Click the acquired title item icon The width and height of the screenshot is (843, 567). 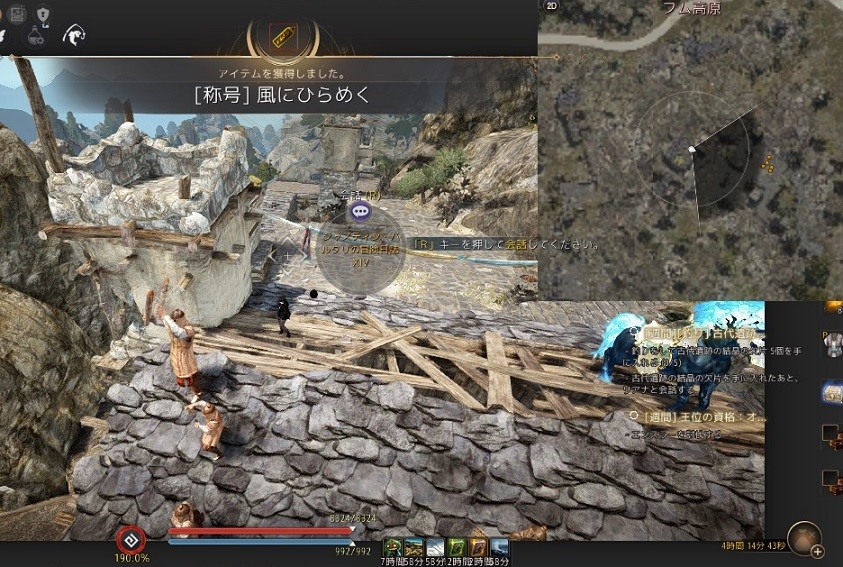(x=283, y=37)
